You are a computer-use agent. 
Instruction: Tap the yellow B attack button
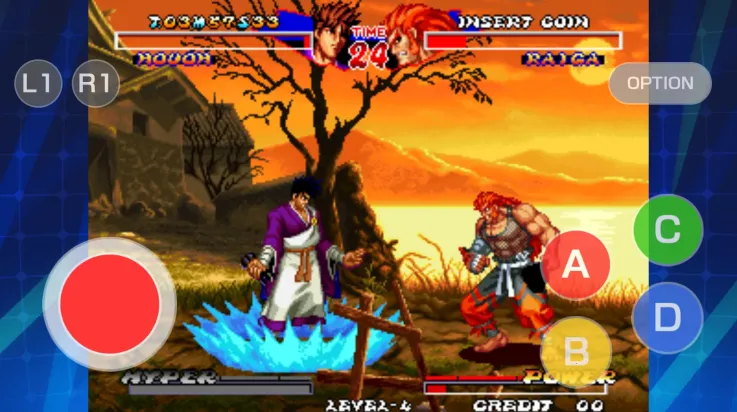(576, 352)
